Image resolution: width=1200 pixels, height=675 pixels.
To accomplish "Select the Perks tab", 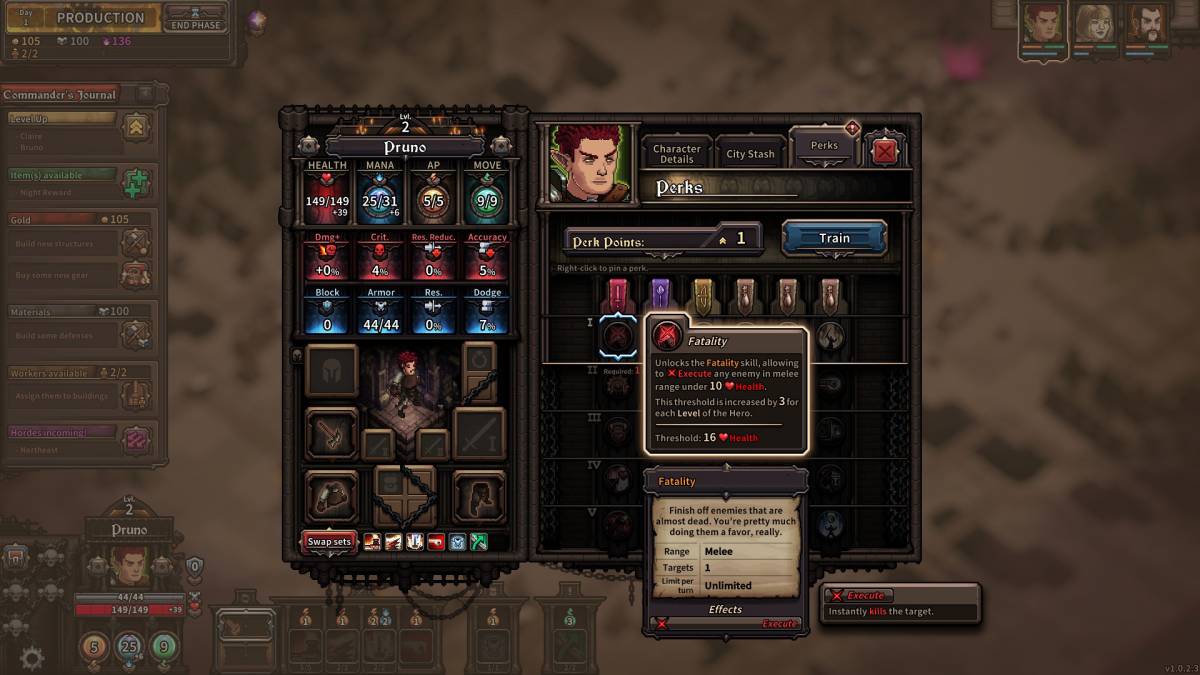I will pos(824,146).
